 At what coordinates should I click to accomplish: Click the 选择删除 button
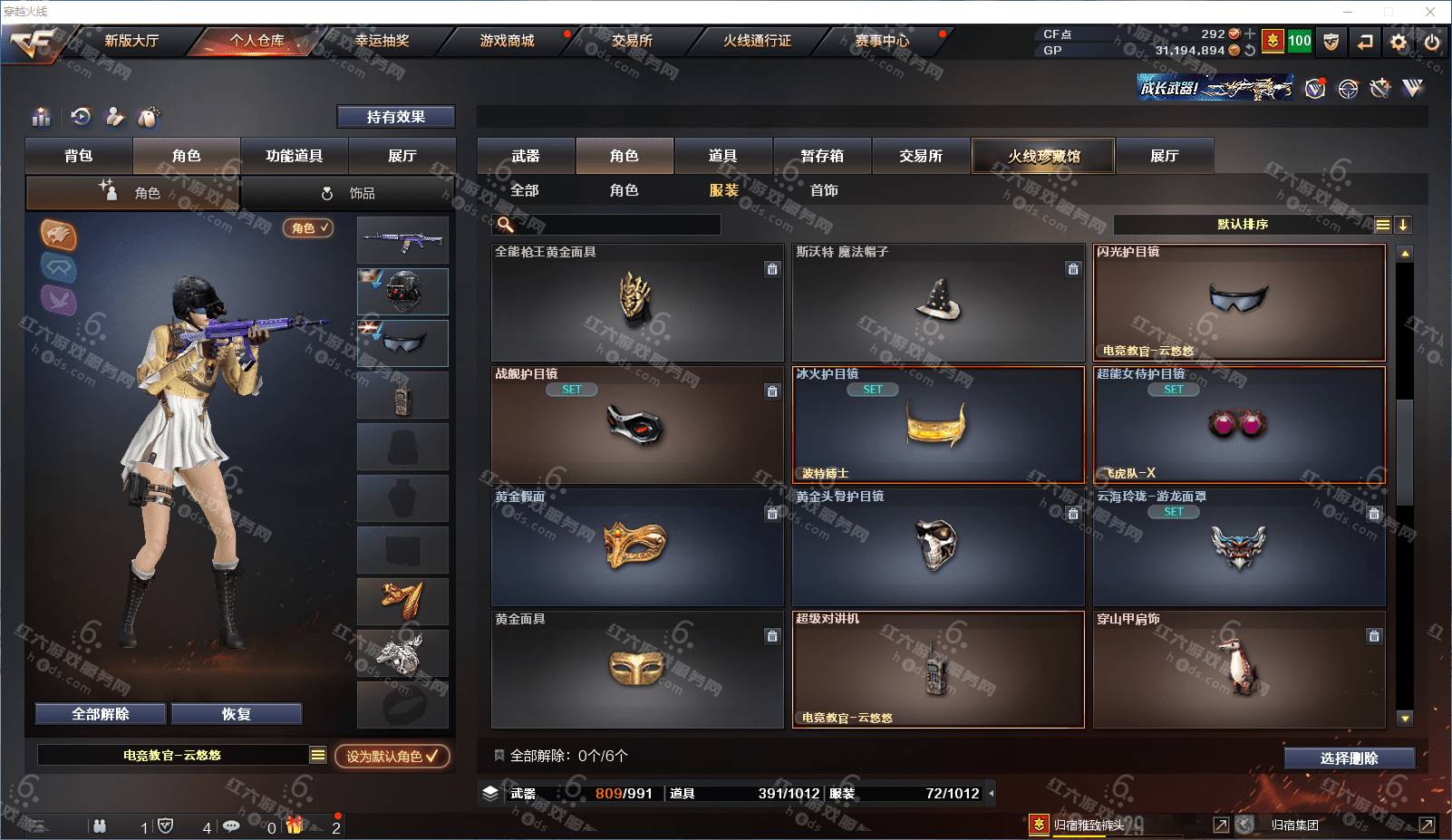point(1349,758)
